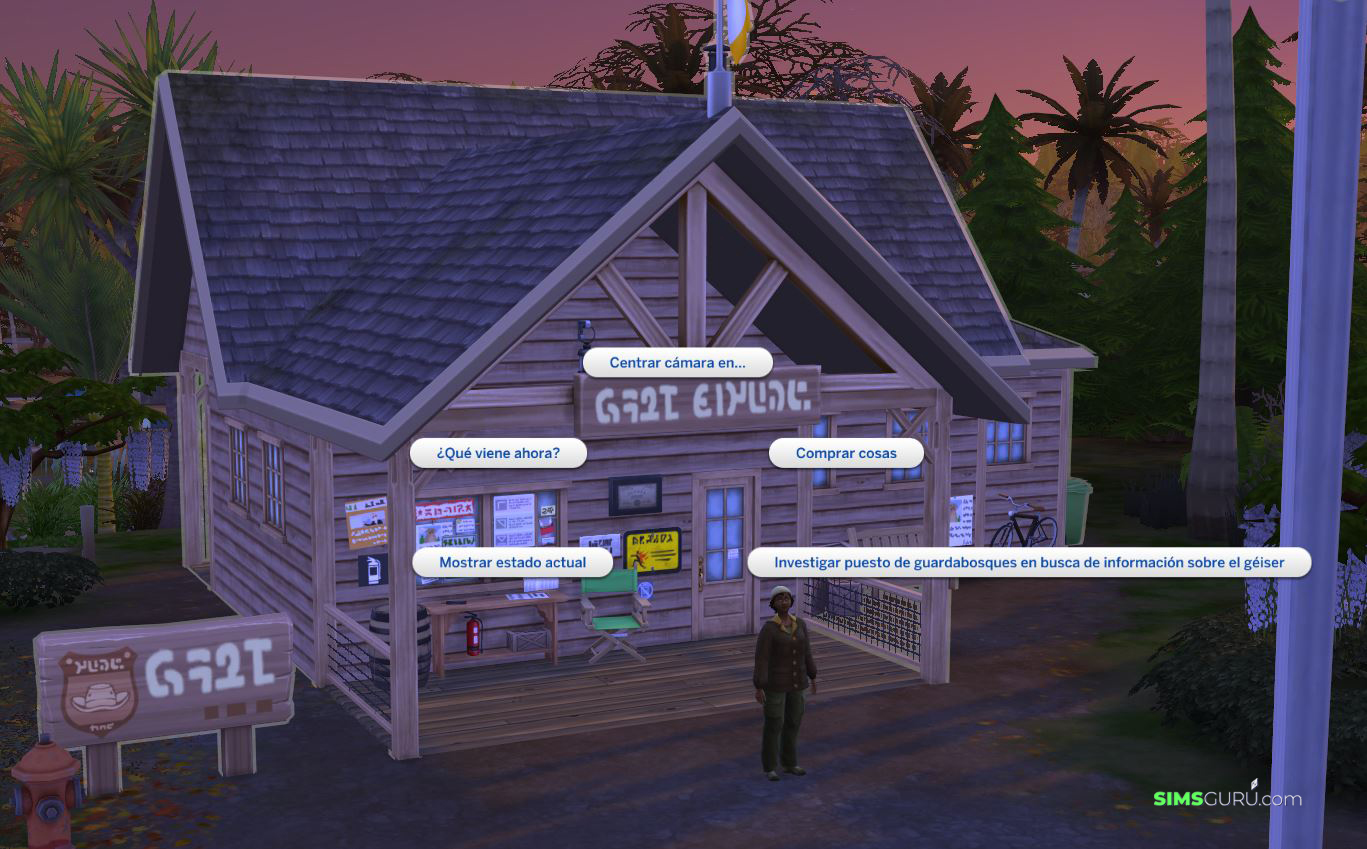Open the 'Comprar cosas' shop option
The image size is (1367, 849).
pos(845,453)
